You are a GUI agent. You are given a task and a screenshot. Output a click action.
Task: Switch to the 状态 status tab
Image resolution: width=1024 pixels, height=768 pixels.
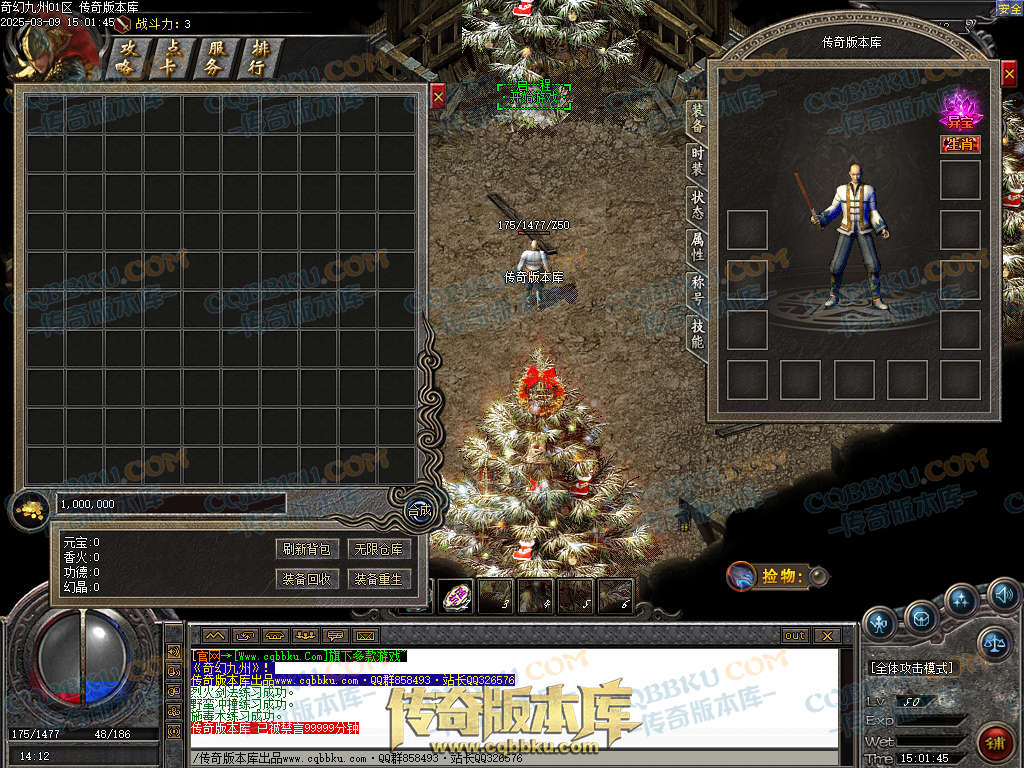pyautogui.click(x=697, y=205)
